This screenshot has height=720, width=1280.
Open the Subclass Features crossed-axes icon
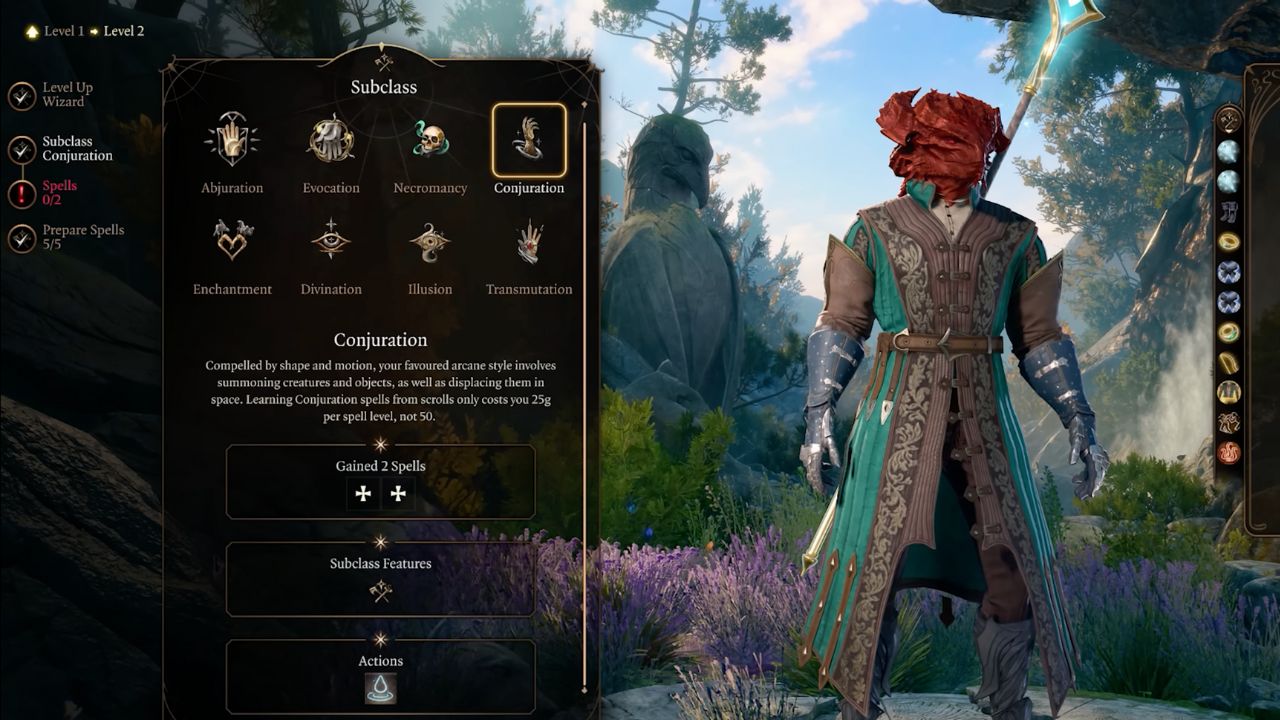point(381,591)
